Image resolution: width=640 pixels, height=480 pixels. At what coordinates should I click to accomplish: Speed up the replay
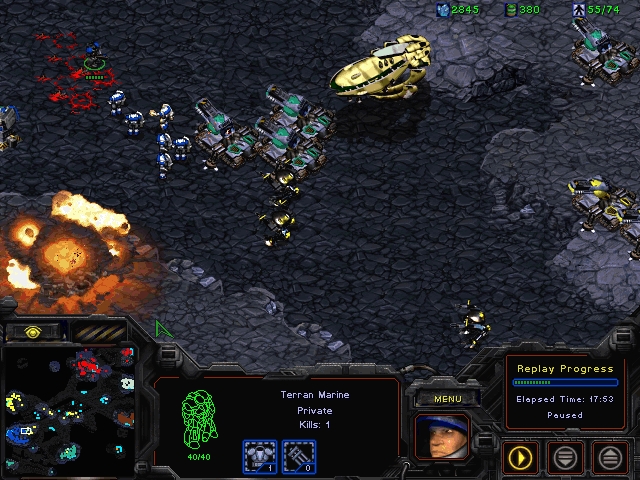click(x=610, y=458)
